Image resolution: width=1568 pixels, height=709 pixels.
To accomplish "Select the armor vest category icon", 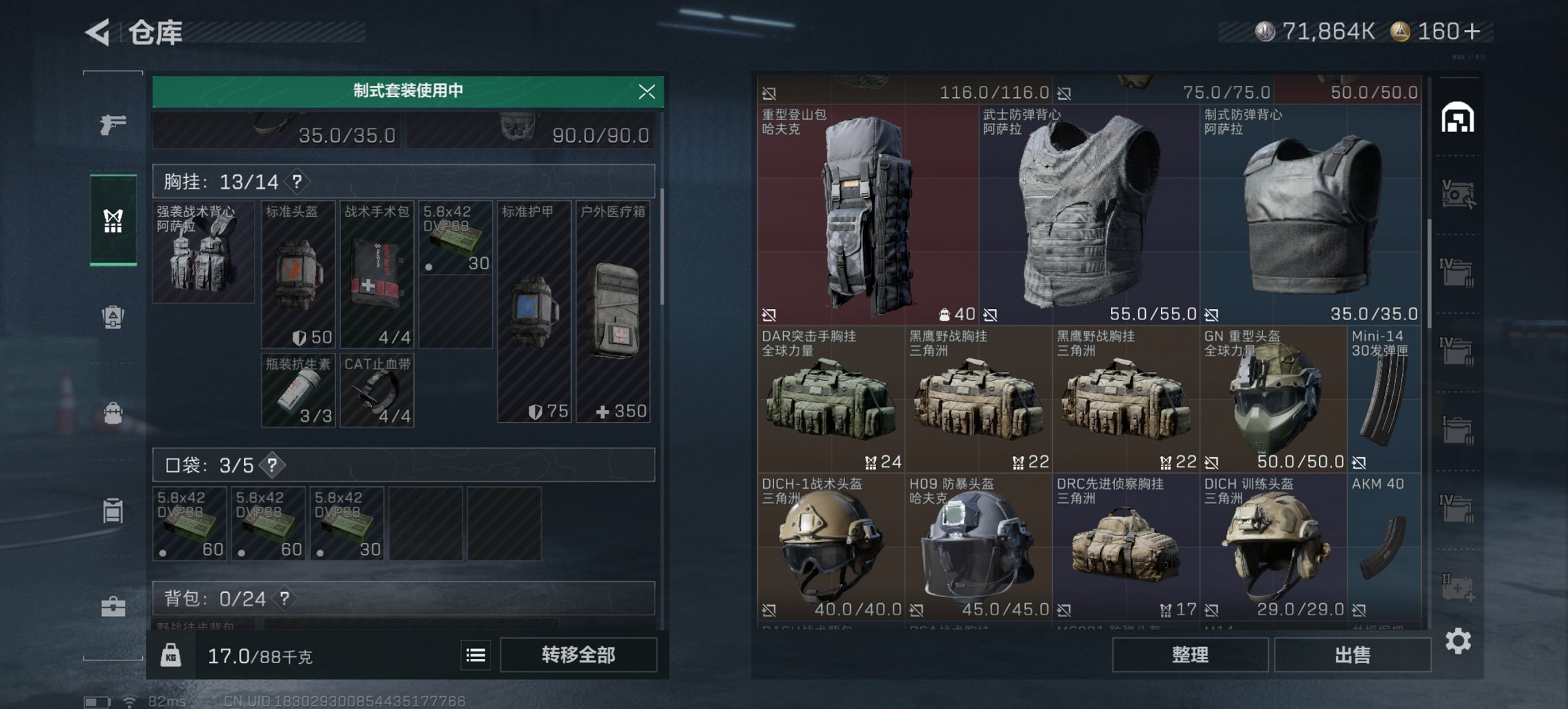I will (113, 317).
